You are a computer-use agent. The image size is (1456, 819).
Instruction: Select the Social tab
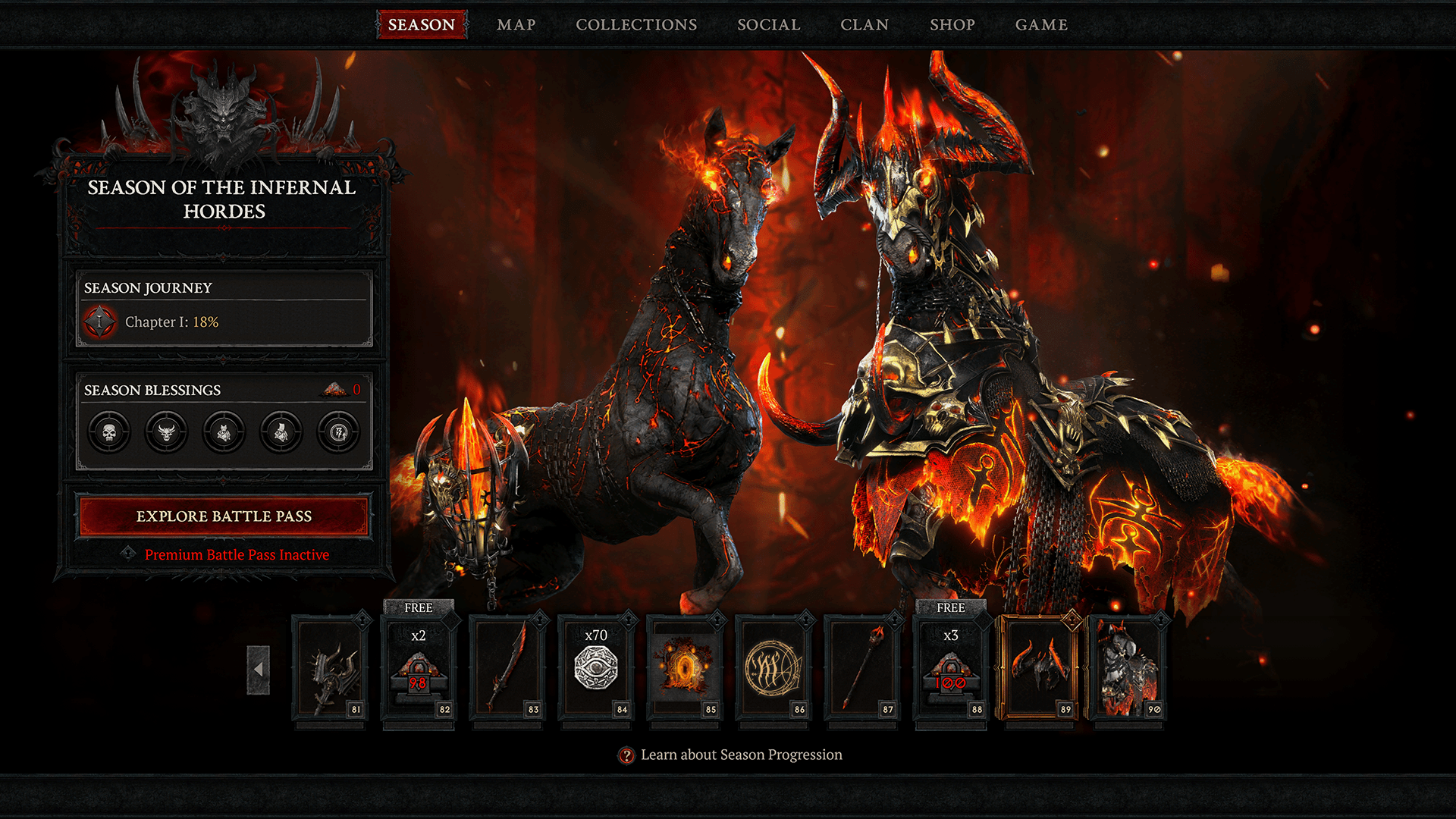[769, 25]
